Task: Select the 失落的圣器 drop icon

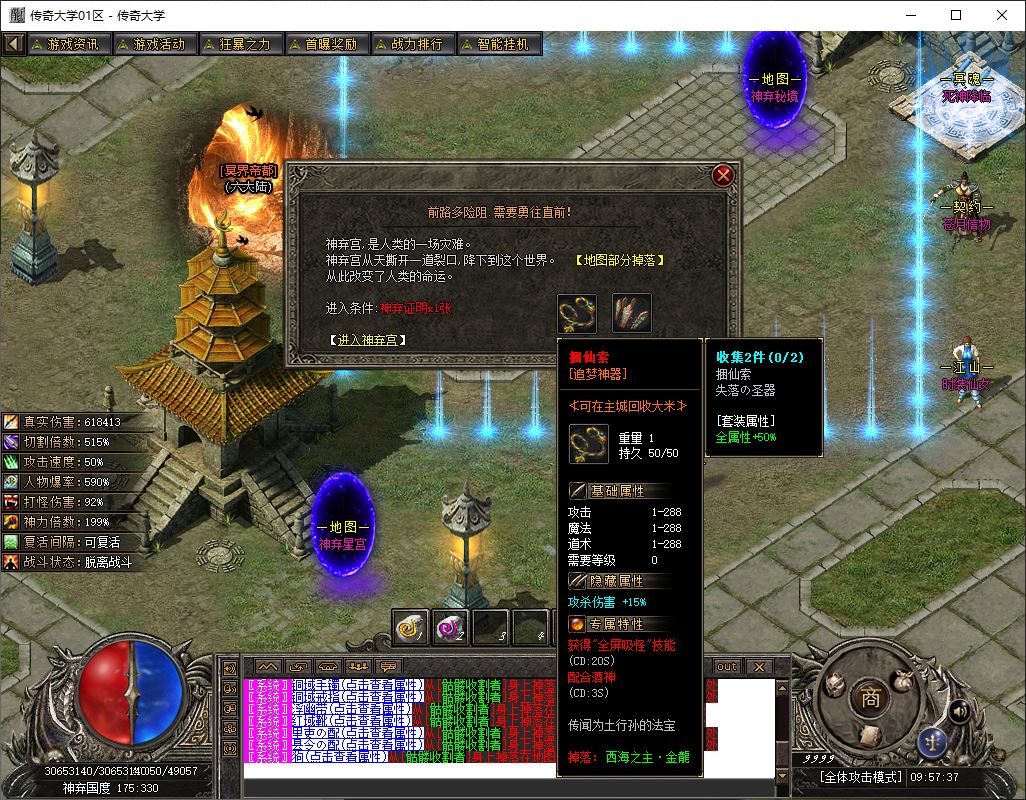Action: tap(632, 313)
